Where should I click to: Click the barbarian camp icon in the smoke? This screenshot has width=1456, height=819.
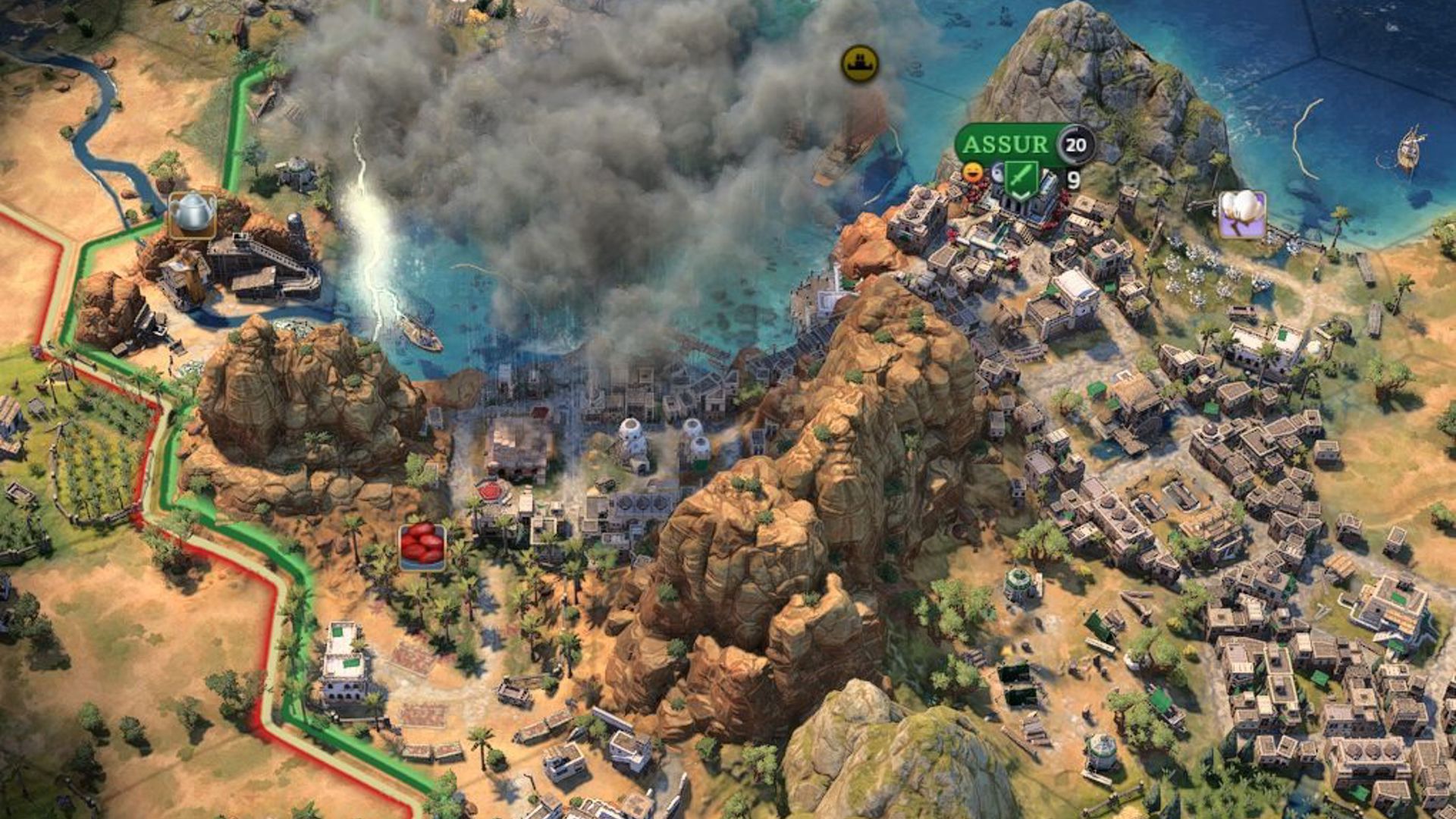click(x=859, y=64)
